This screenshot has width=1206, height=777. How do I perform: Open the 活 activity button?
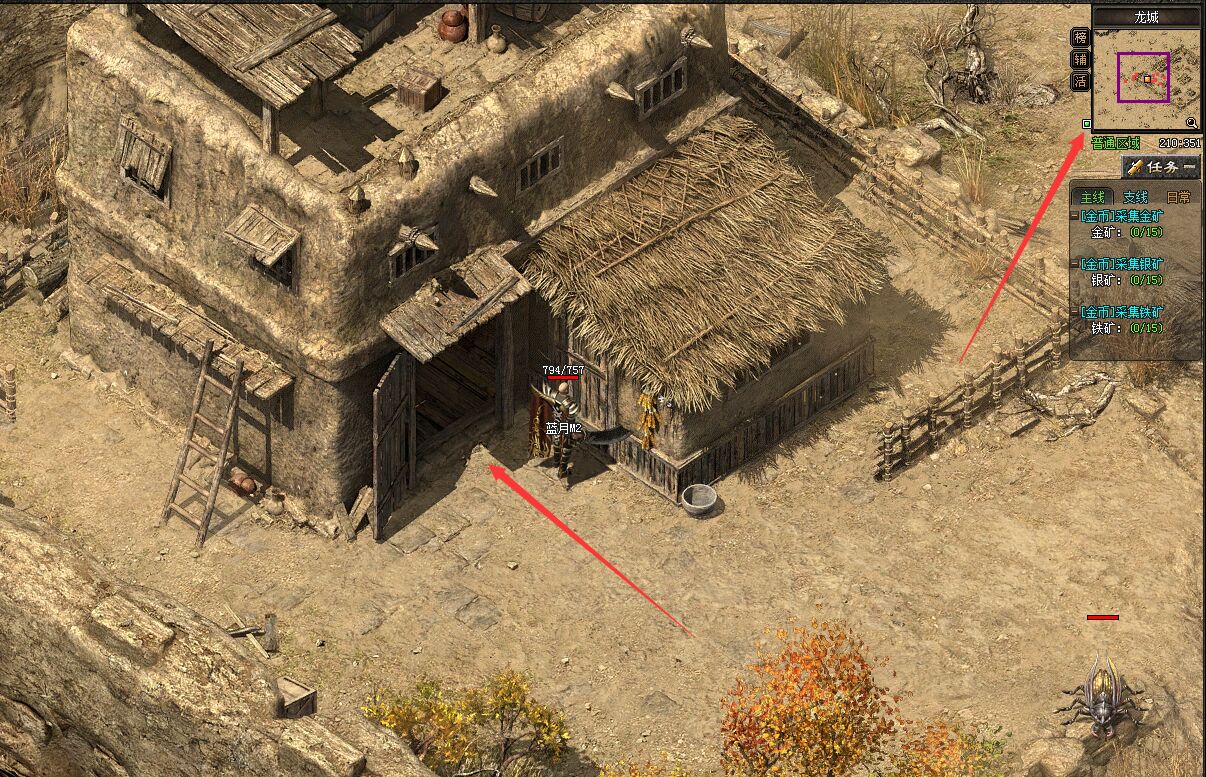point(1080,82)
